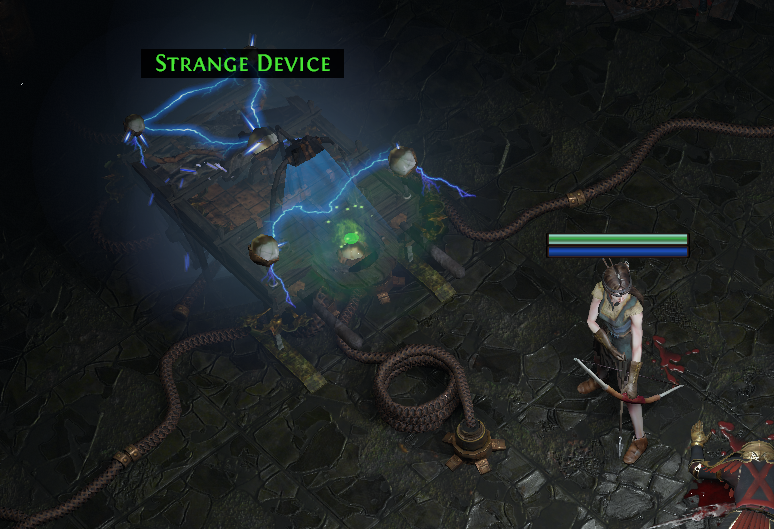Click the Strange Device nameplate label
The width and height of the screenshot is (774, 529).
[x=243, y=64]
